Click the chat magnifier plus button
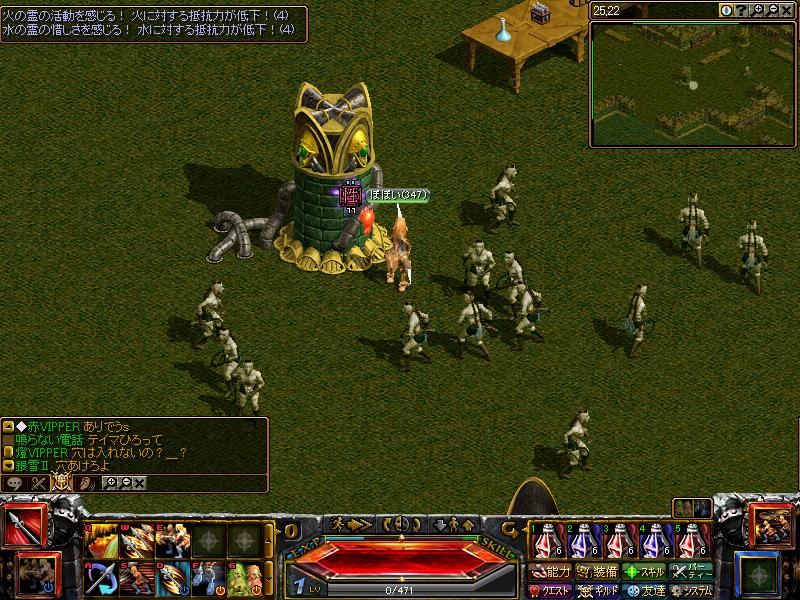Image resolution: width=800 pixels, height=600 pixels. tap(111, 483)
